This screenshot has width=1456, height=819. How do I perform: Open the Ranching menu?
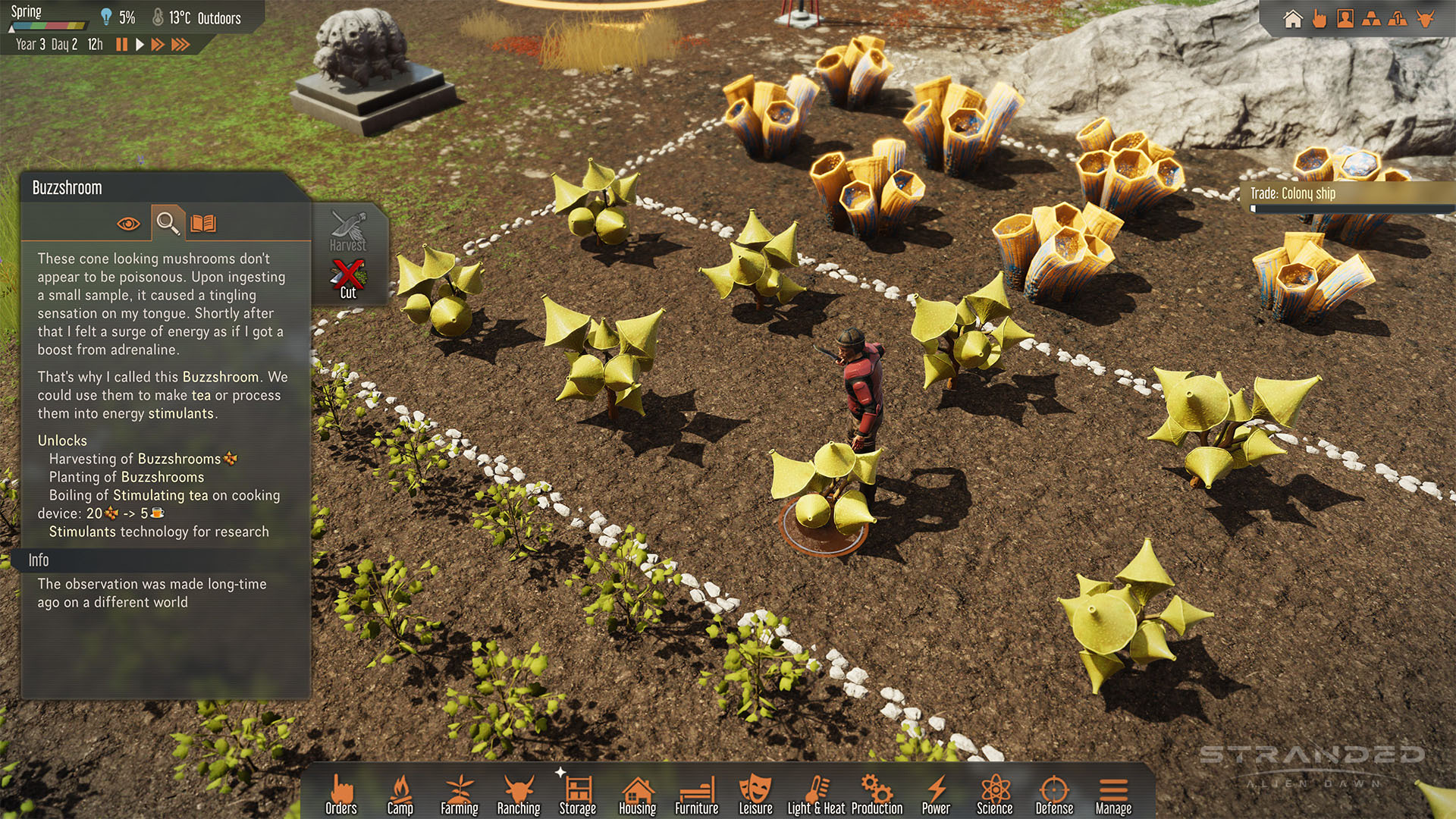(x=519, y=795)
